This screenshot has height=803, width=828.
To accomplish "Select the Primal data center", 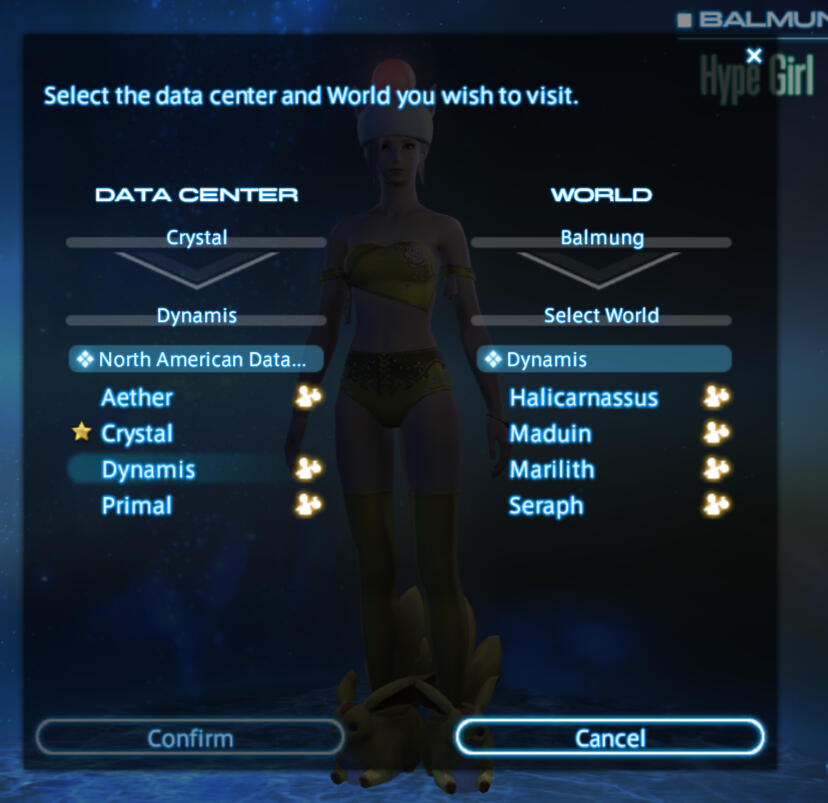I will pyautogui.click(x=137, y=505).
